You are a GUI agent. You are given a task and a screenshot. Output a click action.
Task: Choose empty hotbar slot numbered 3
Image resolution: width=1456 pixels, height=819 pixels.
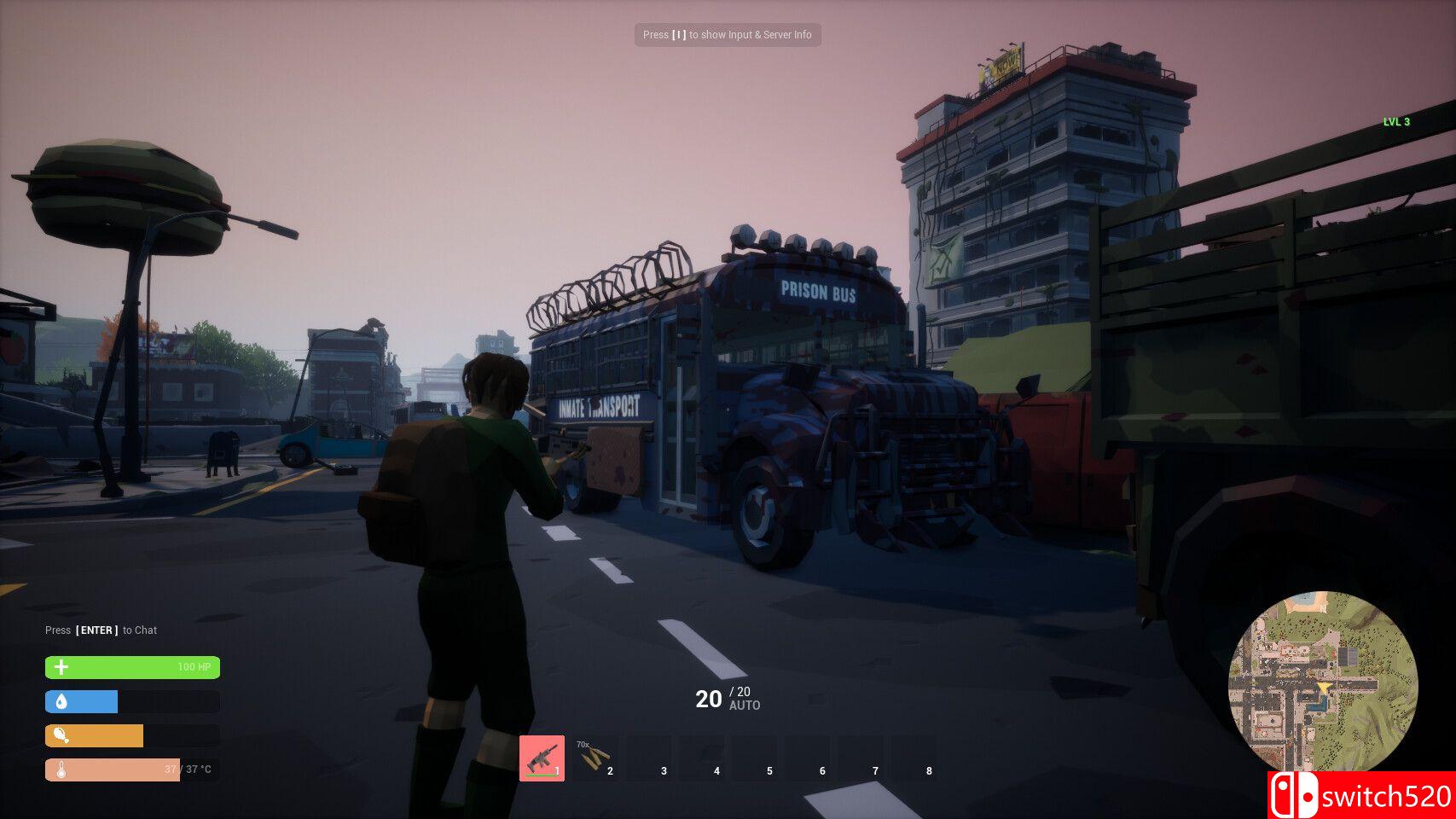648,758
